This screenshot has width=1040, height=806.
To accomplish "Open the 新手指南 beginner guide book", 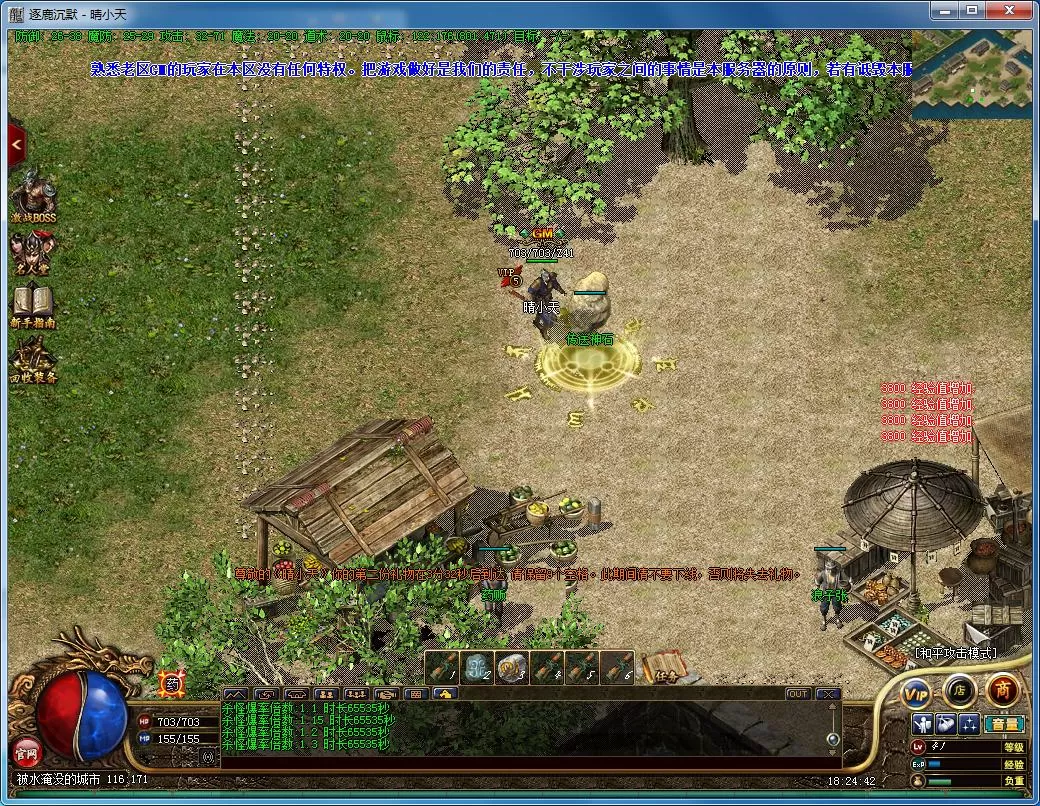I will 33,306.
